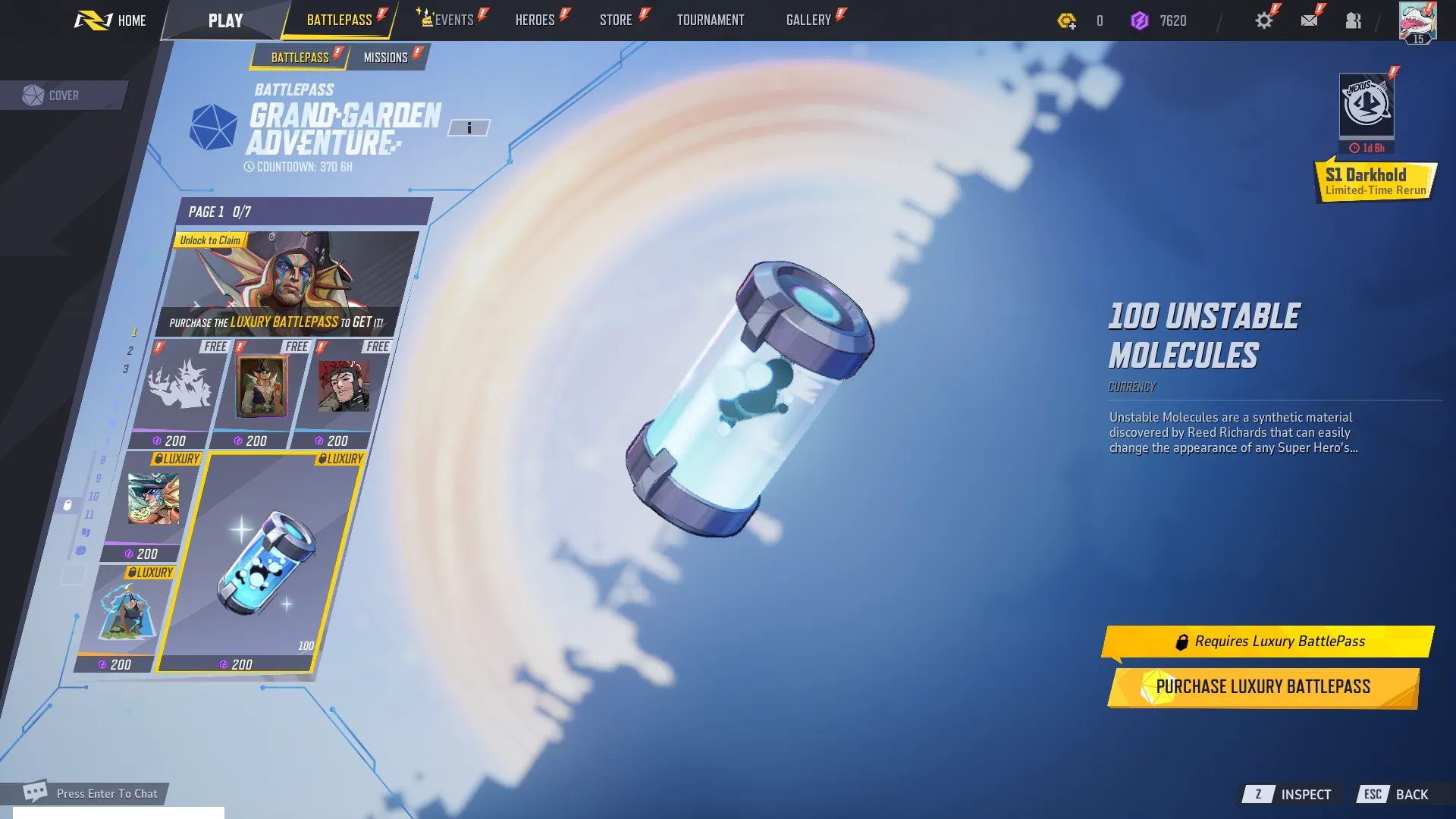The width and height of the screenshot is (1456, 819).
Task: Select the pirate skin reward banner
Action: (x=286, y=284)
